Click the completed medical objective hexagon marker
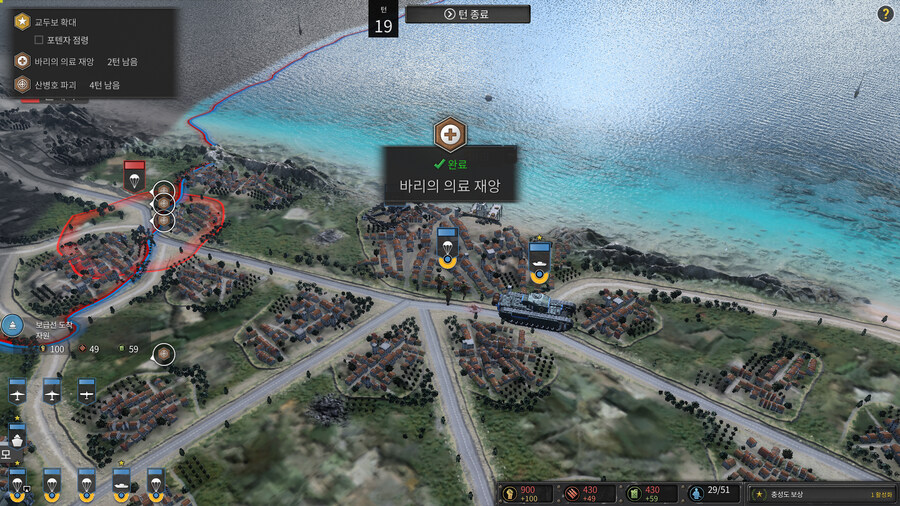Screen dimensions: 900x506 450,134
